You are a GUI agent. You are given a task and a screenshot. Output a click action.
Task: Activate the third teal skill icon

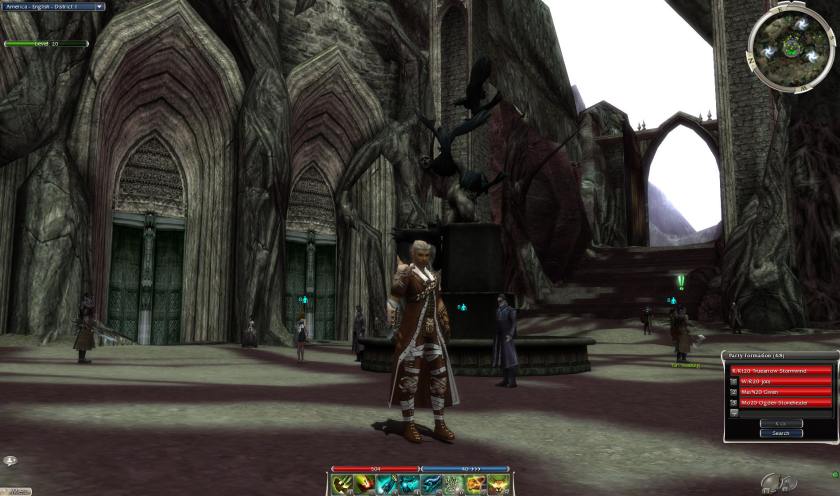[x=386, y=485]
